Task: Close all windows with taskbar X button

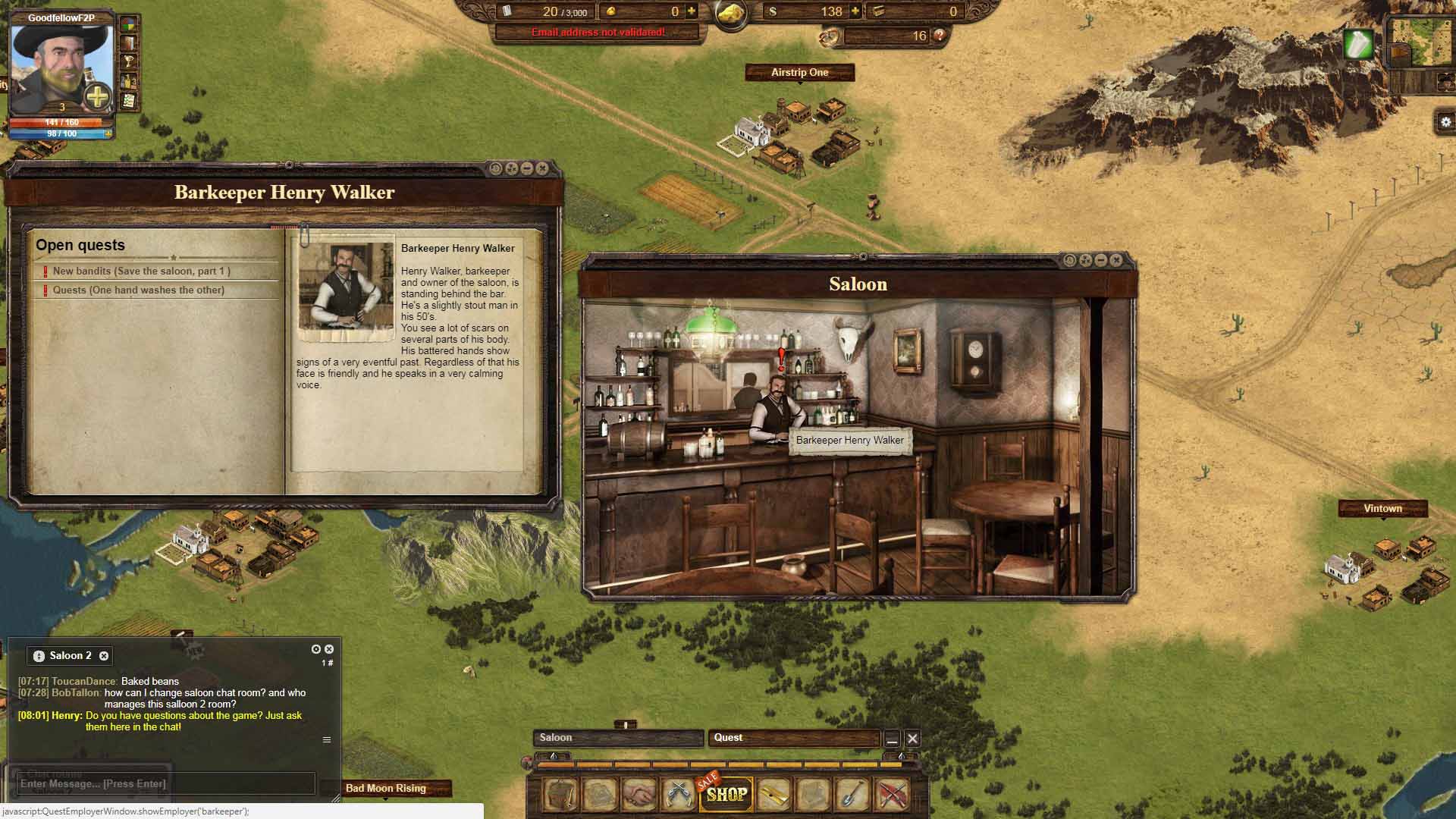Action: (912, 739)
